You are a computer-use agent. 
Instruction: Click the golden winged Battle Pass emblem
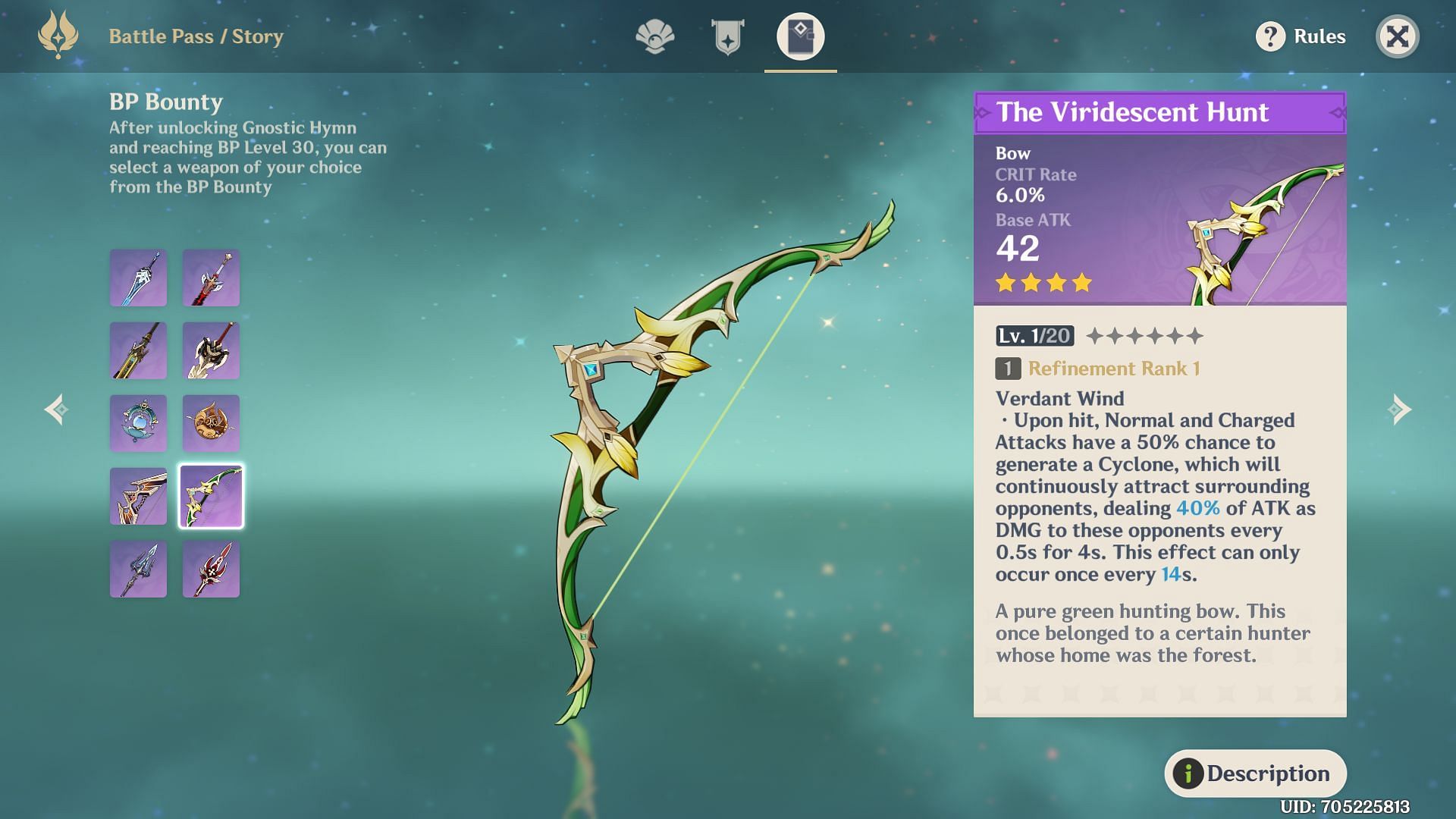coord(58,35)
